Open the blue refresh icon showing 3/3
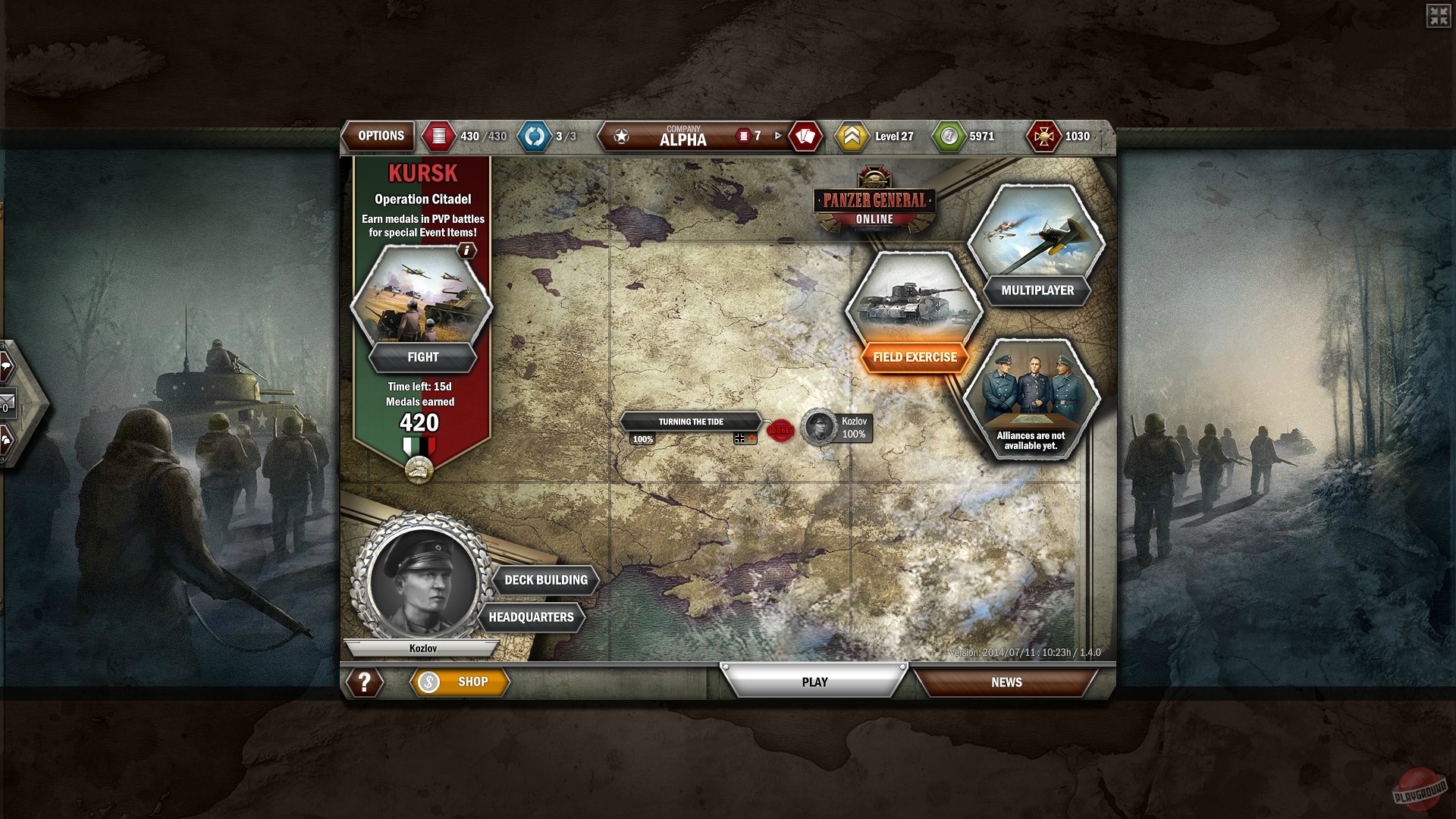The width and height of the screenshot is (1456, 819). [x=535, y=136]
